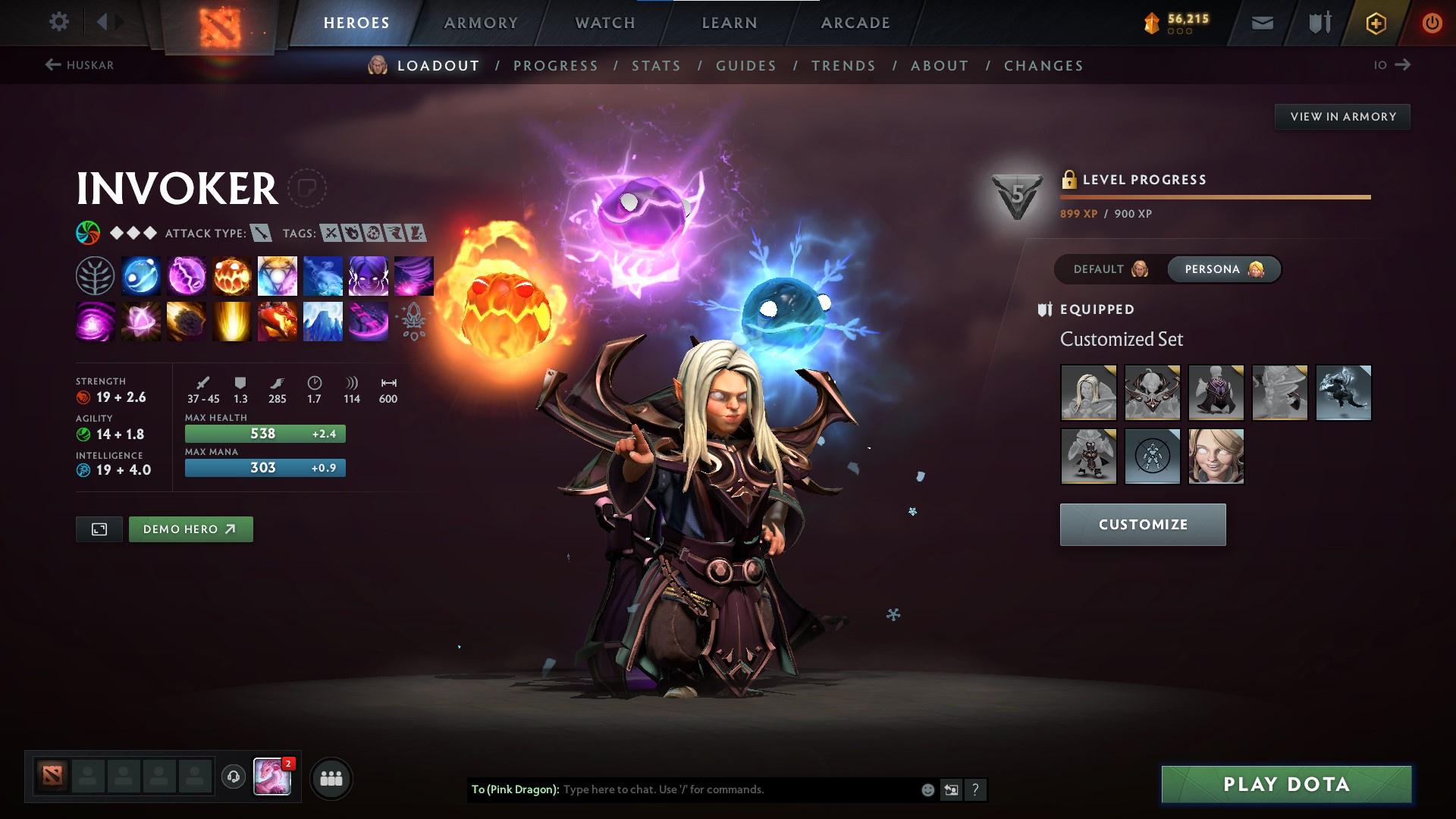Click the Aghanim's Scepter upgrade icon

[413, 322]
